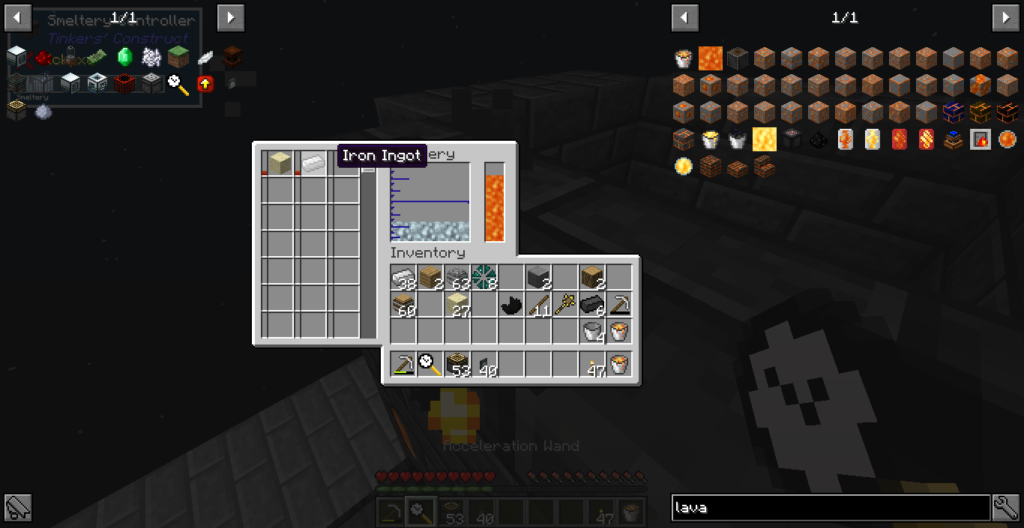Select the green emerald bookmark icon

click(125, 57)
